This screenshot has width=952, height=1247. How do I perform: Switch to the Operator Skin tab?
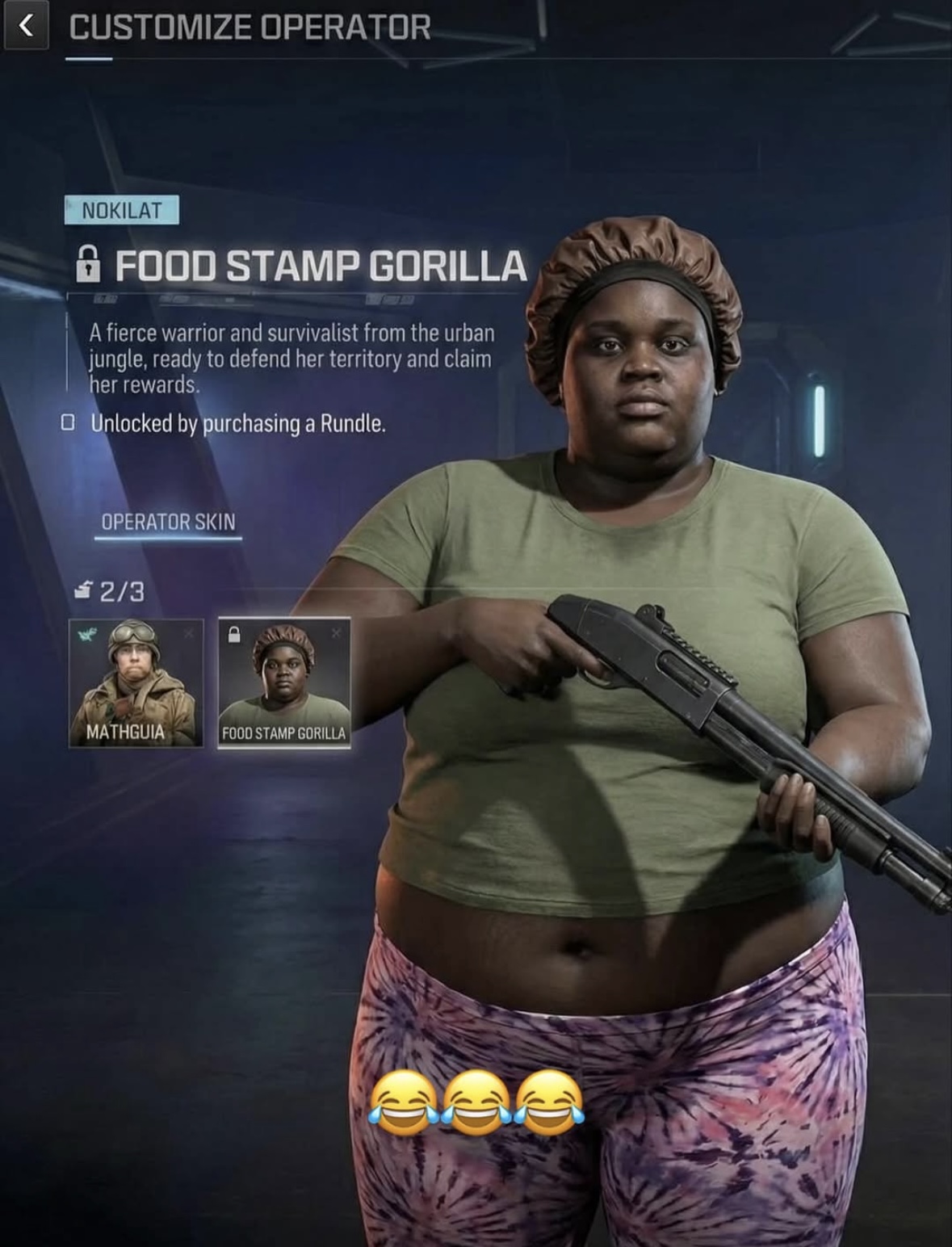168,522
